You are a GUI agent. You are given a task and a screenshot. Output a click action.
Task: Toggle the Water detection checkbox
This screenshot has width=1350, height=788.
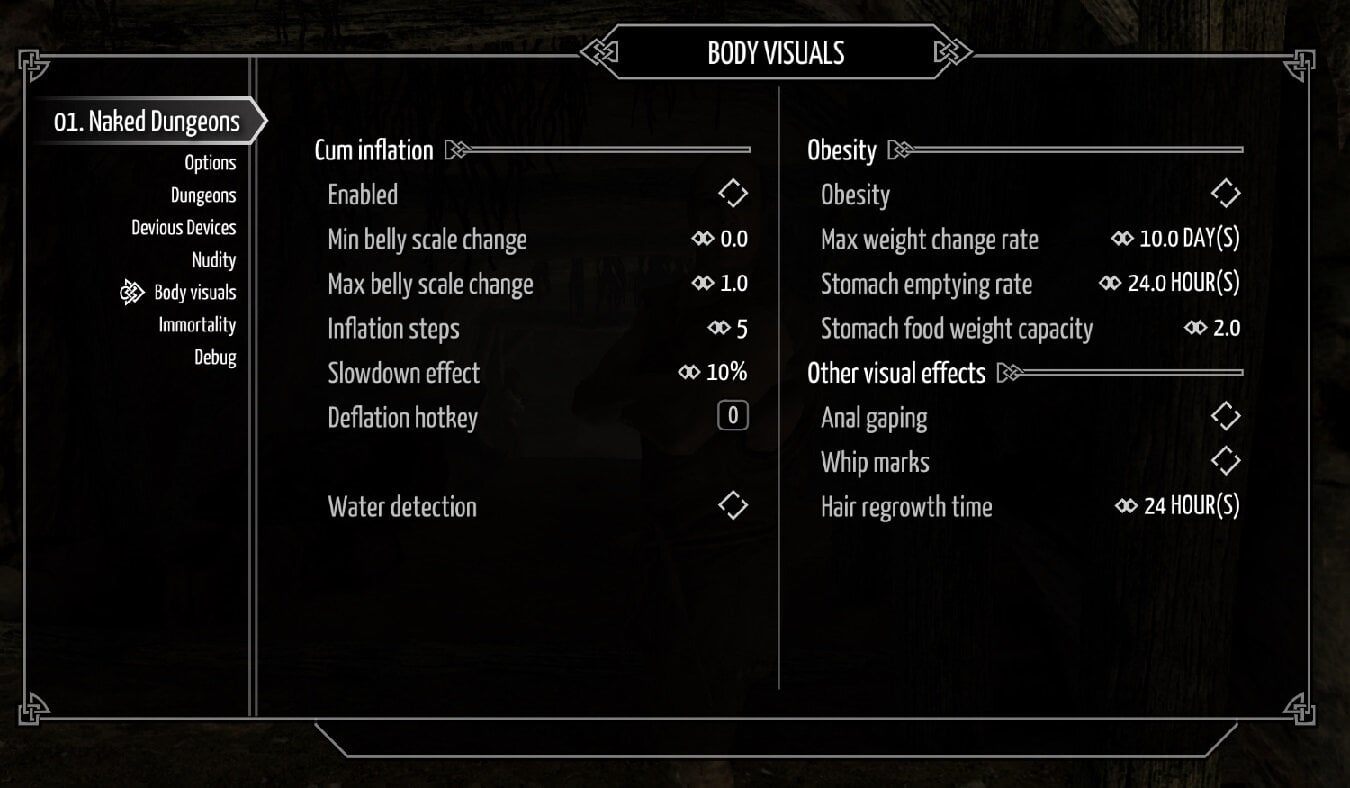click(x=731, y=505)
